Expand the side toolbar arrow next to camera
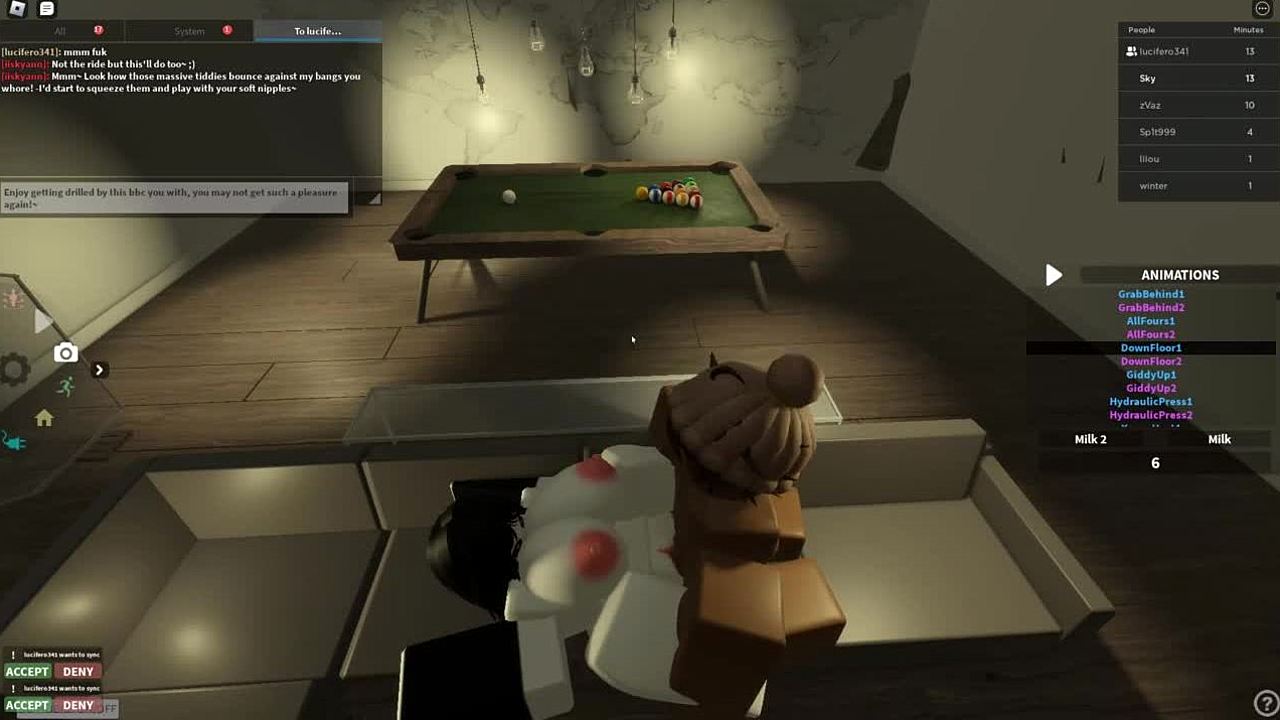 99,370
